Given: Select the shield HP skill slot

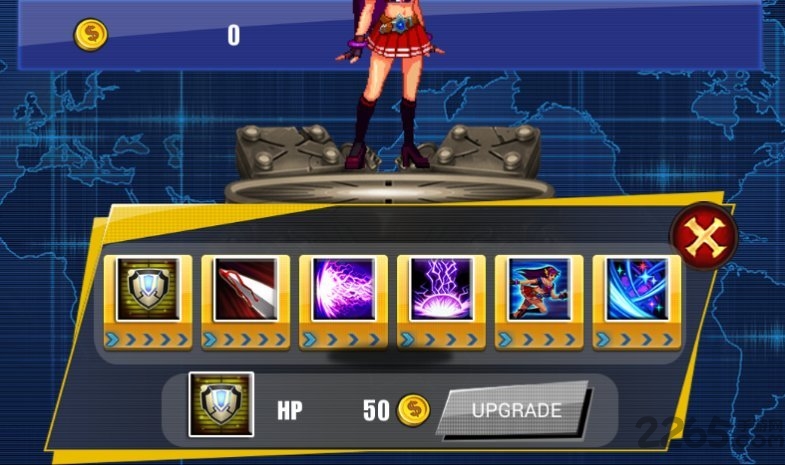Looking at the screenshot, I should point(147,291).
